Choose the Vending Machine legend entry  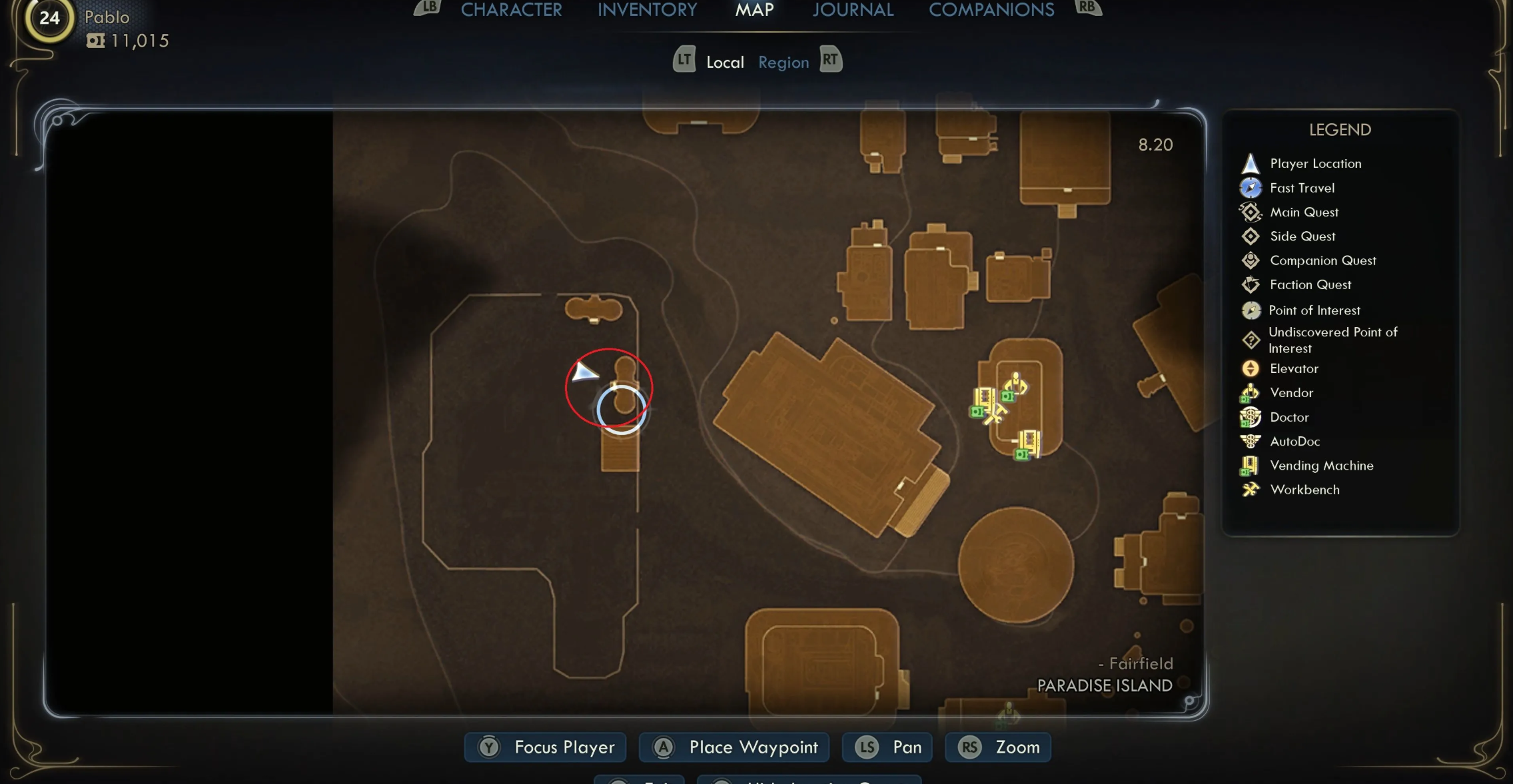click(1321, 466)
